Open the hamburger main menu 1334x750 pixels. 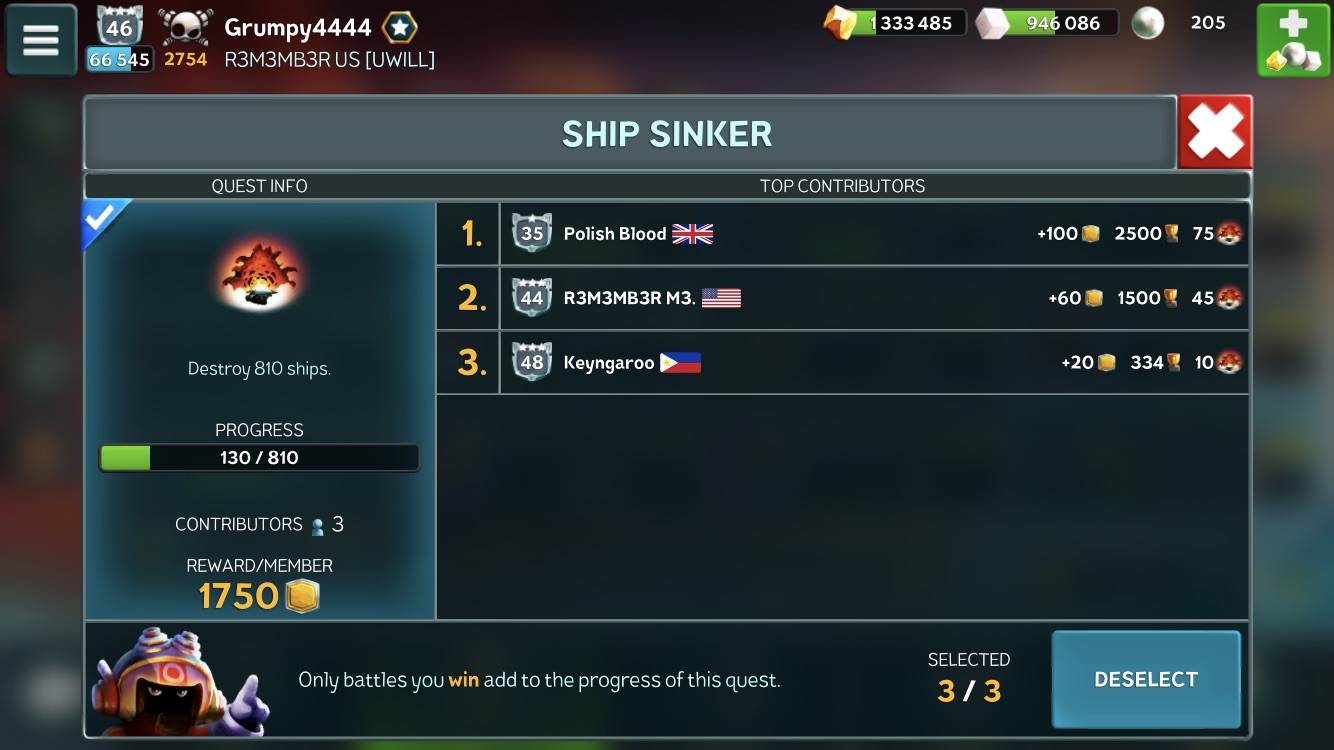pyautogui.click(x=41, y=40)
